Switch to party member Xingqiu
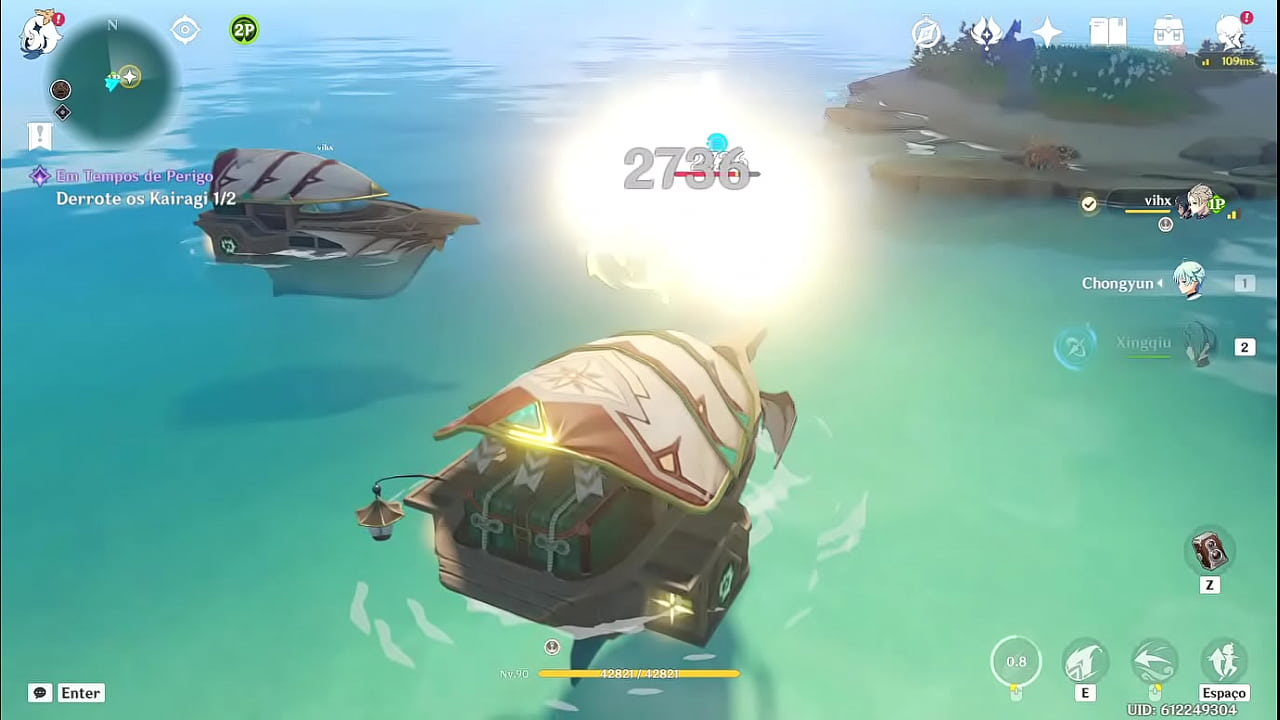This screenshot has height=720, width=1280. tap(1197, 346)
